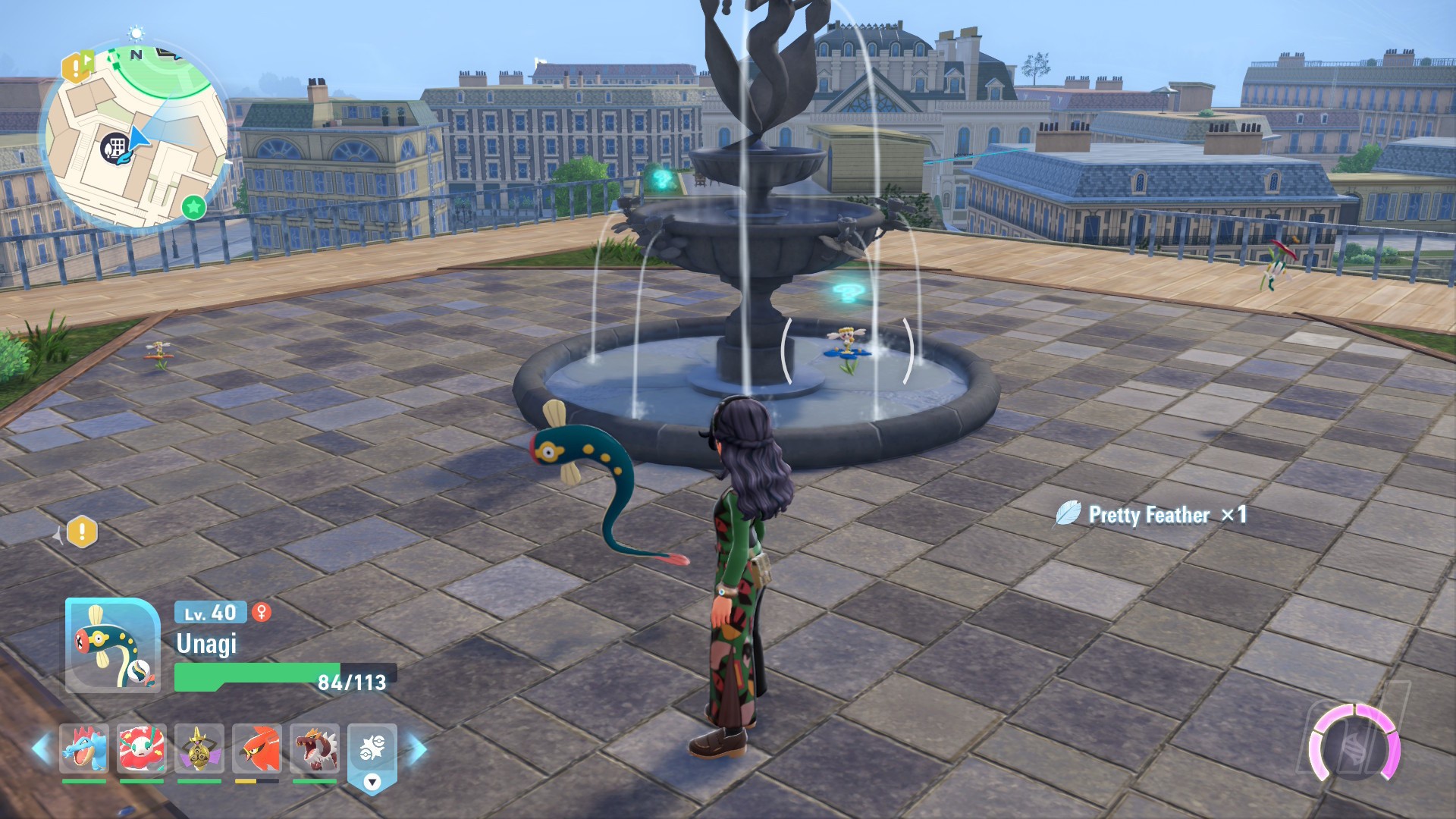Switch to the Feraligatr party slot
1456x819 pixels.
[x=84, y=748]
